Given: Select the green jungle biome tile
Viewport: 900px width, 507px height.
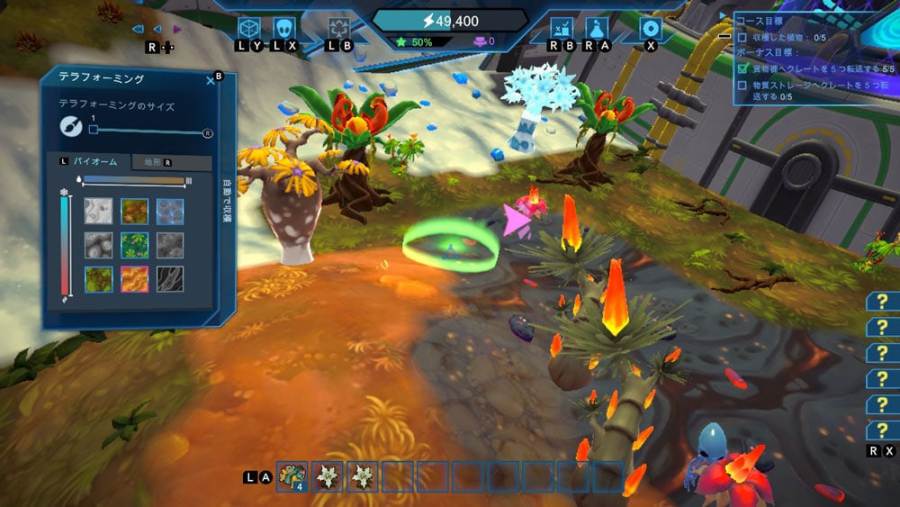Looking at the screenshot, I should 133,245.
